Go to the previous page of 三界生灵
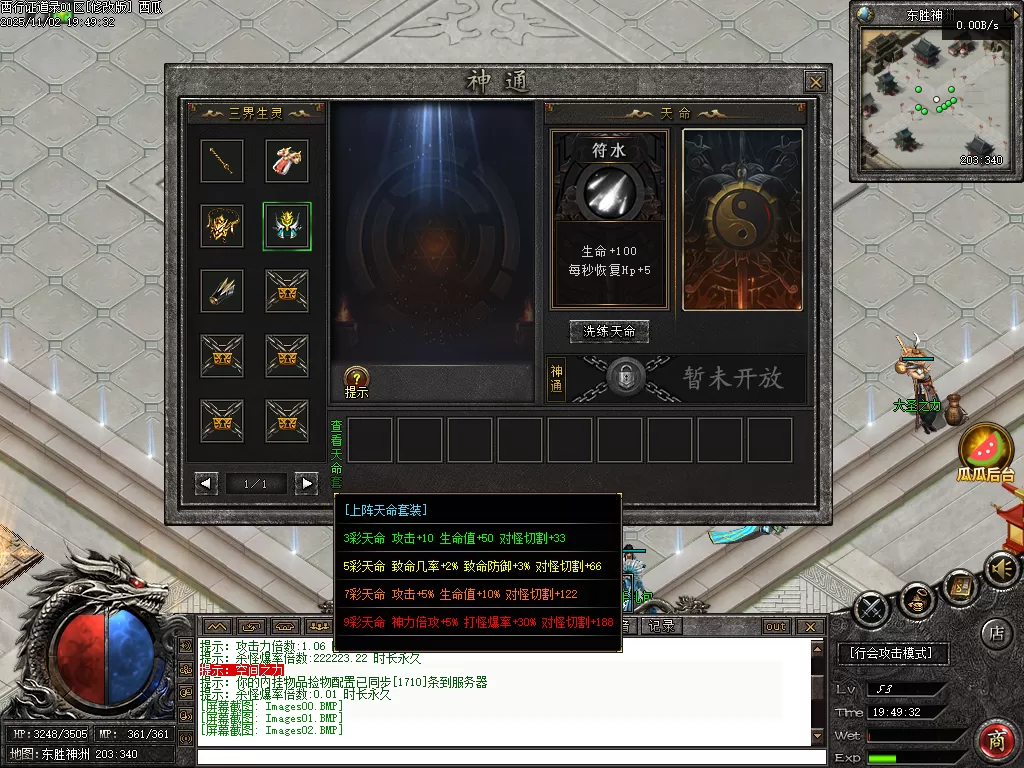1024x768 pixels. coord(207,484)
